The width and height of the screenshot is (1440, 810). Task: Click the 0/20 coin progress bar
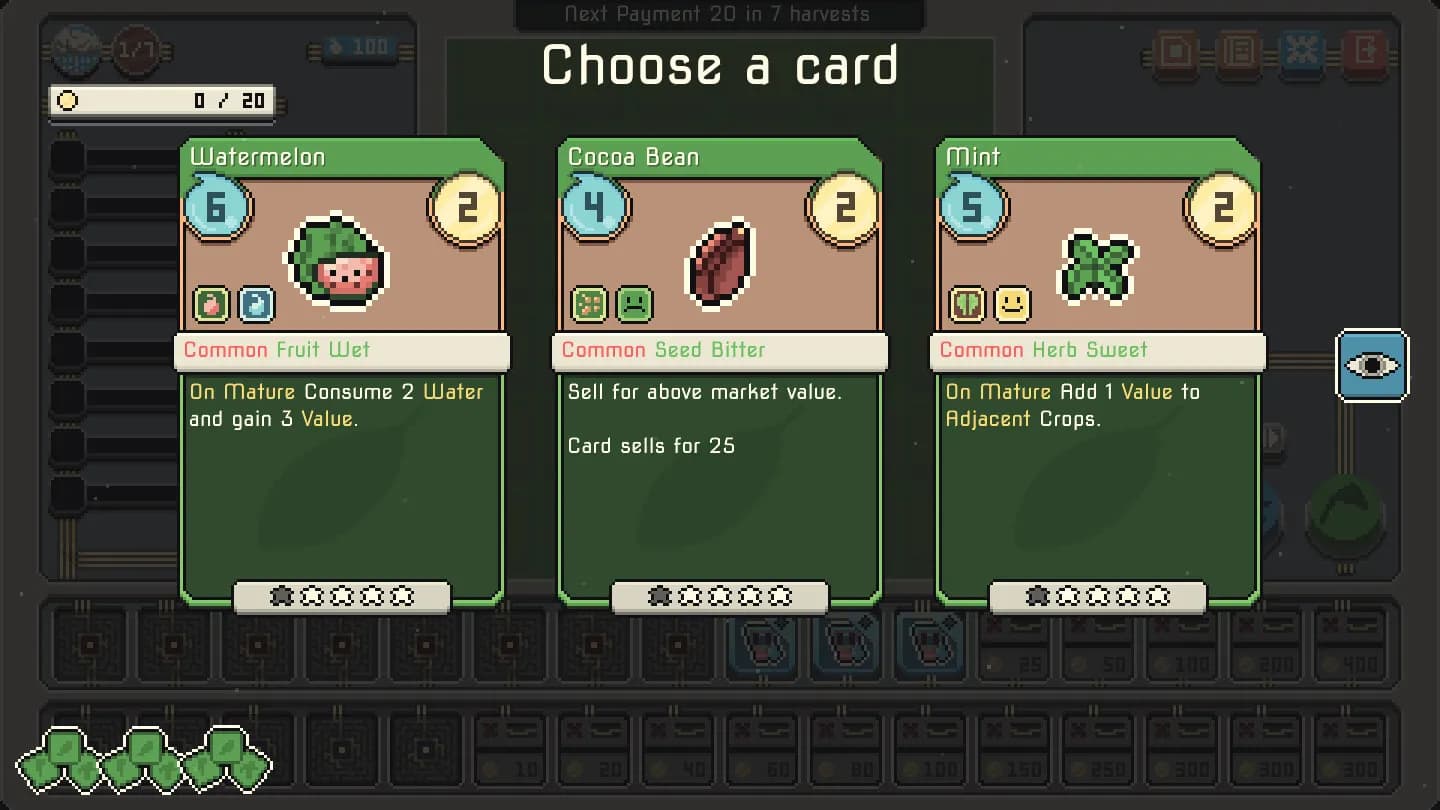coord(163,101)
